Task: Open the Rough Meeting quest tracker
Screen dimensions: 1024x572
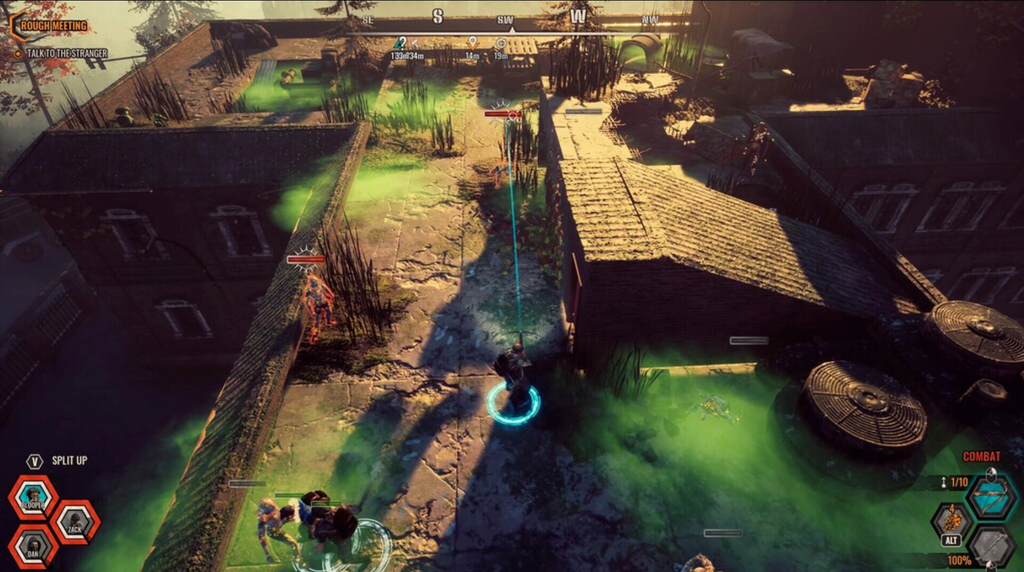Action: [50, 26]
